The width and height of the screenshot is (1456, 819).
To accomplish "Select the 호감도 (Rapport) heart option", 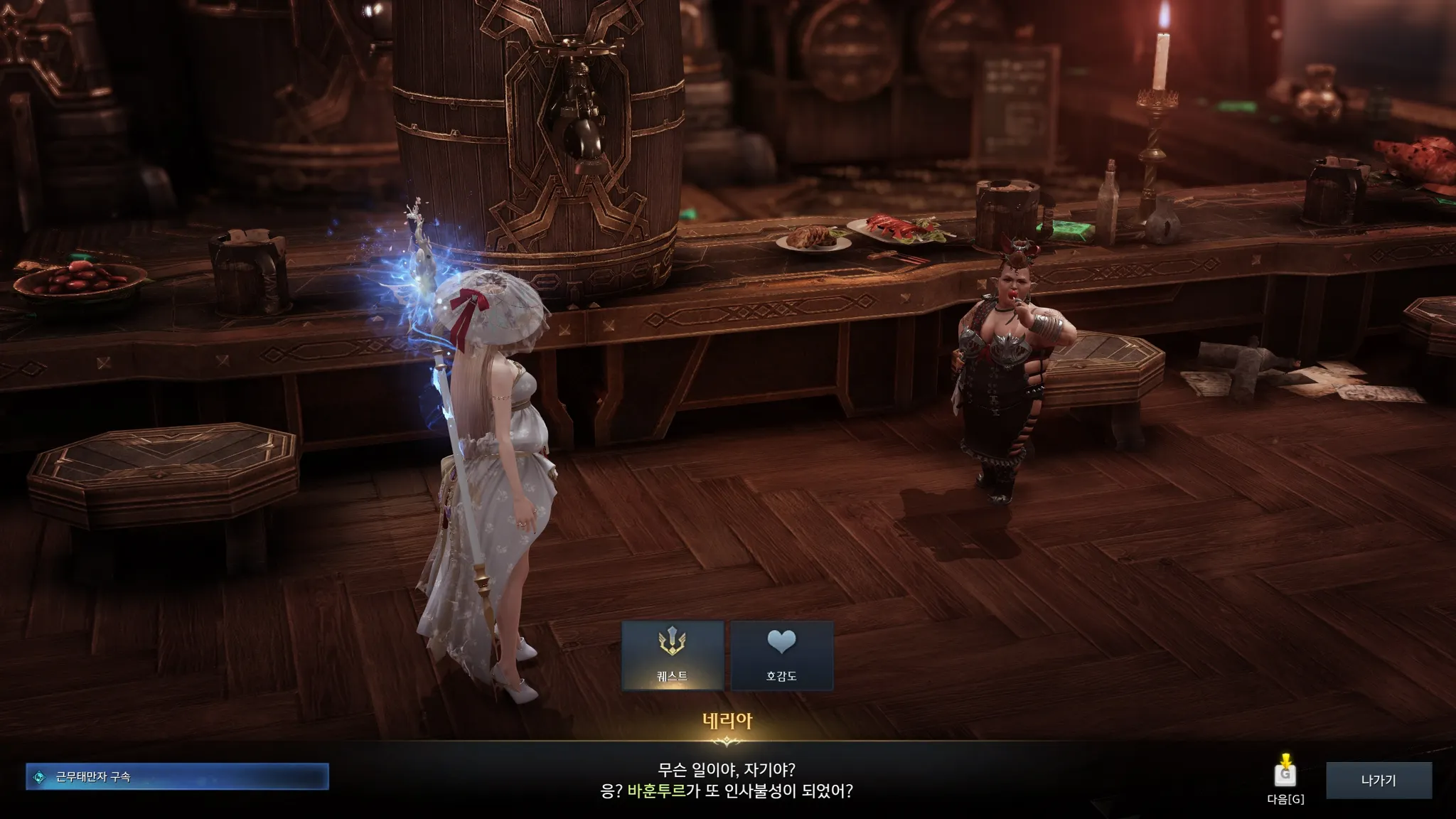I will (x=781, y=655).
